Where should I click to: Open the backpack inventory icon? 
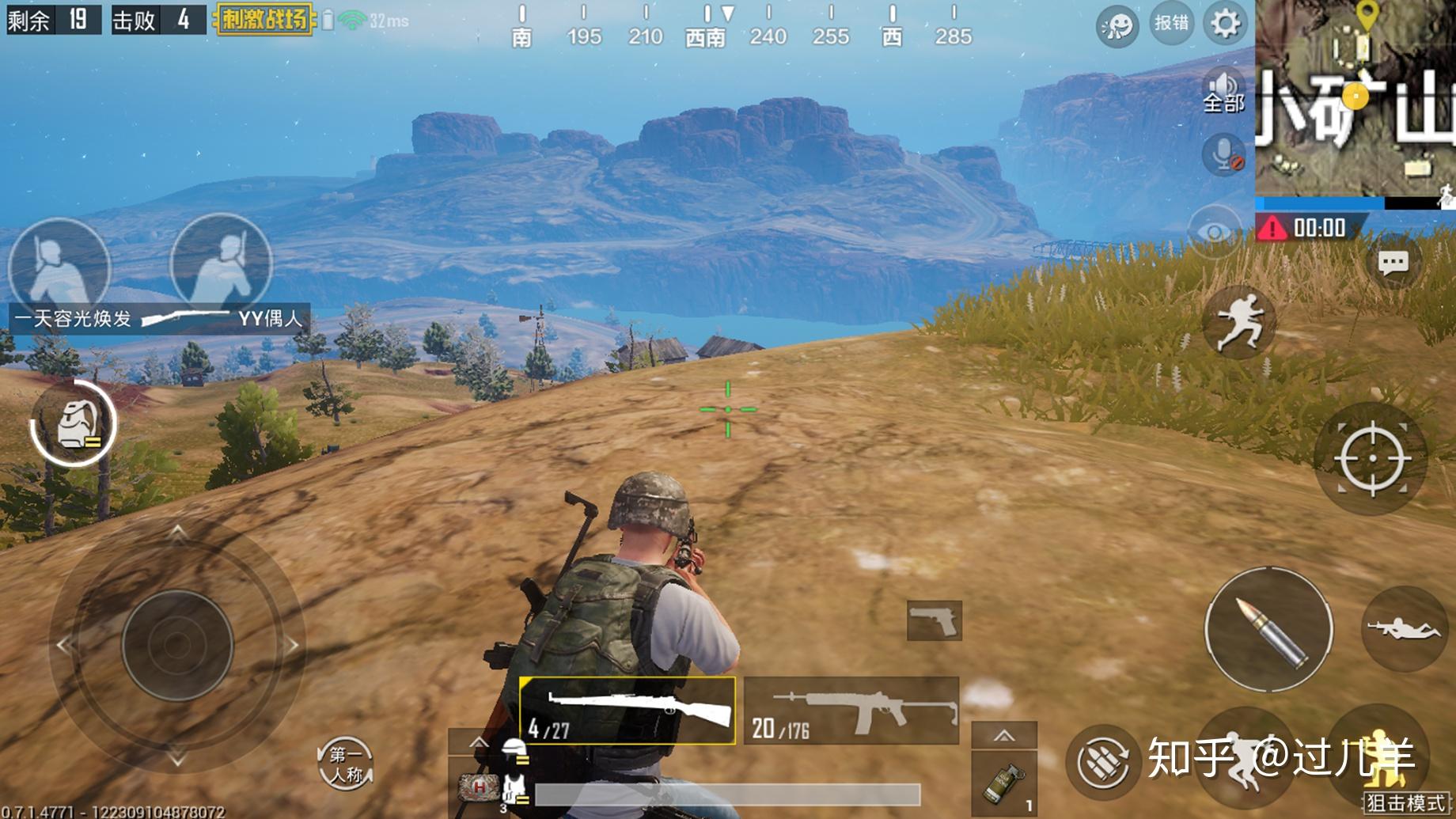(74, 423)
